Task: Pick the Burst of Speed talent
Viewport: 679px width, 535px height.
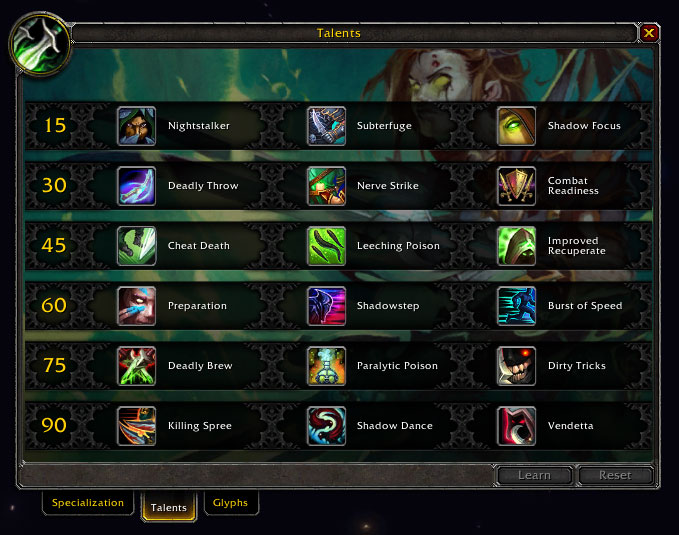Action: [516, 306]
